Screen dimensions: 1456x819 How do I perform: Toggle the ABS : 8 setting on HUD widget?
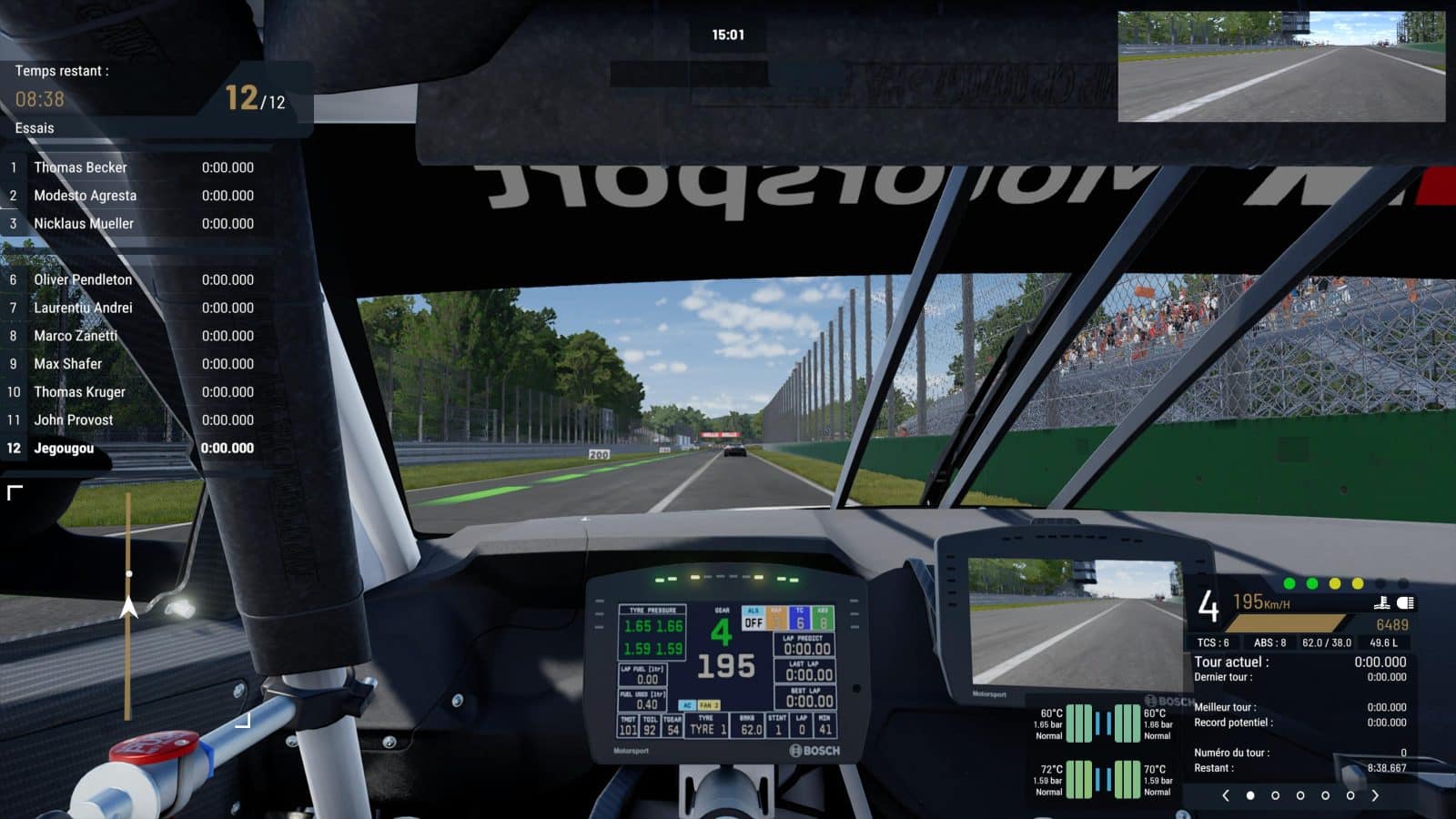point(1270,640)
